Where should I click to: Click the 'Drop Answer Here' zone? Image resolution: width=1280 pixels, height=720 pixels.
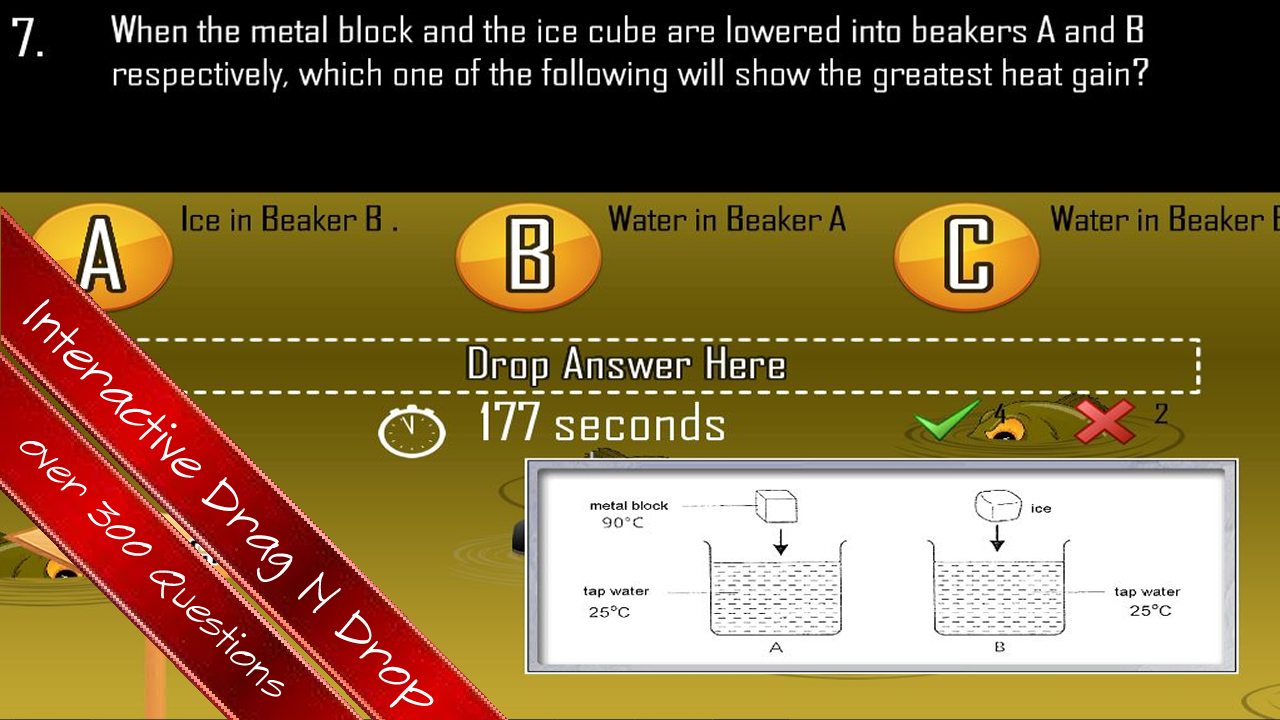pyautogui.click(x=625, y=365)
